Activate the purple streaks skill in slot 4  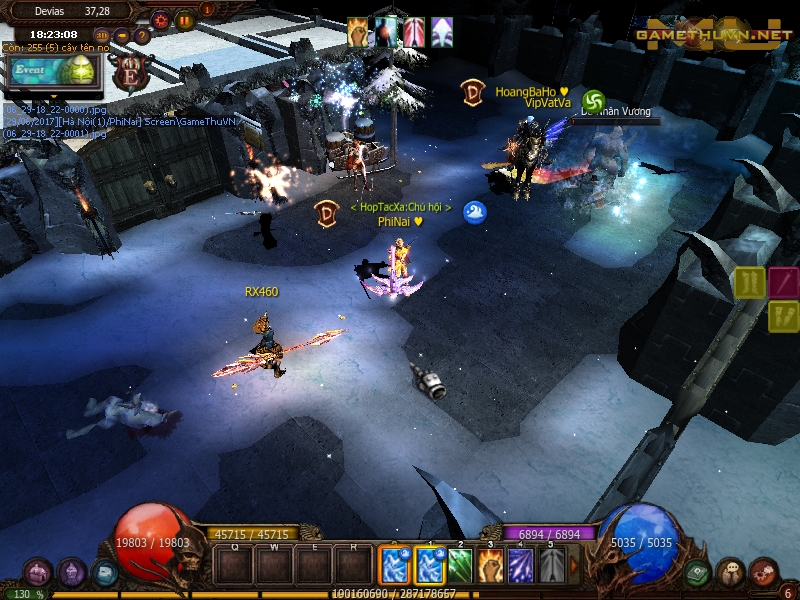coord(520,567)
